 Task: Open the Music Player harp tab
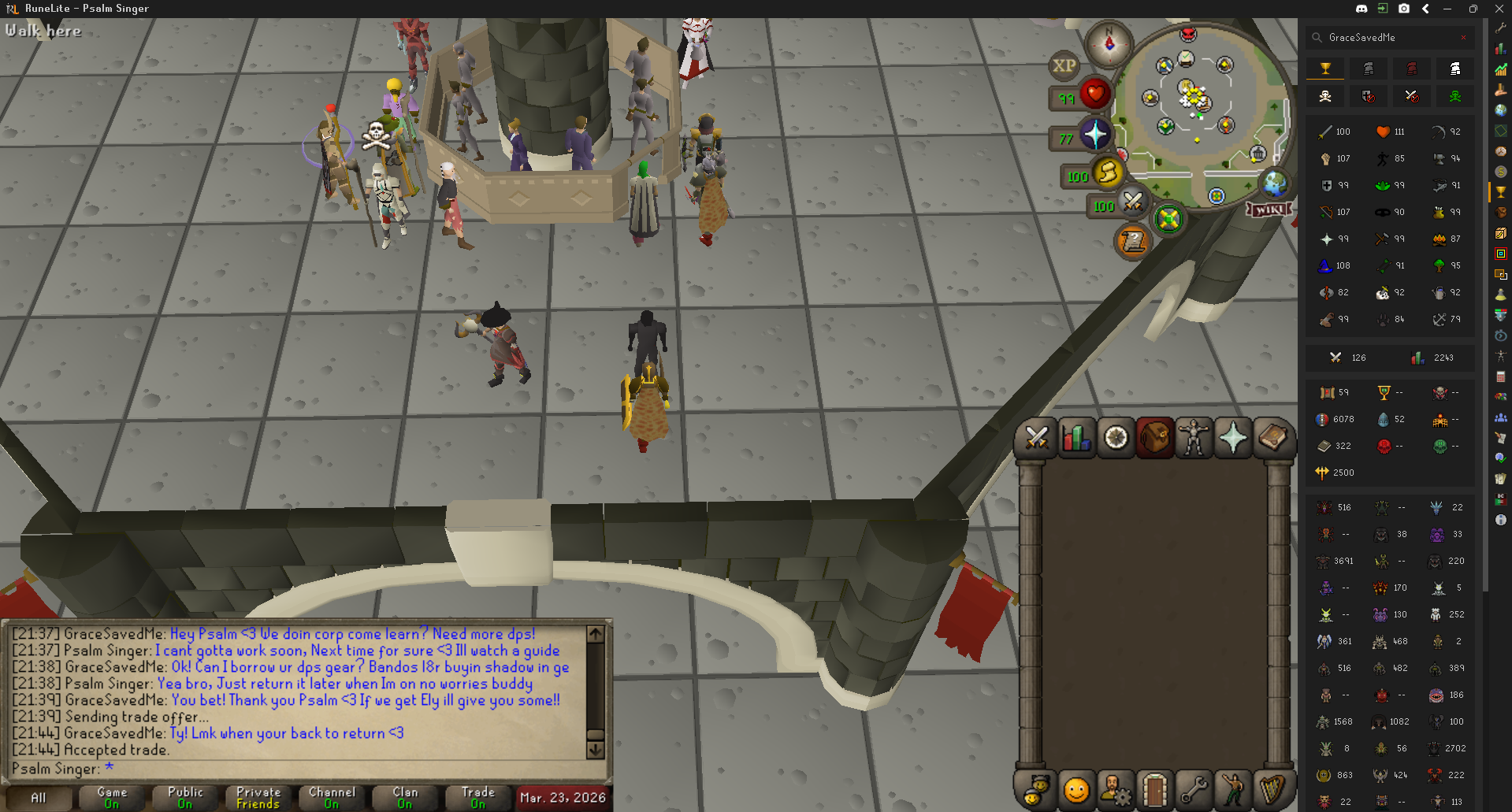click(1272, 790)
